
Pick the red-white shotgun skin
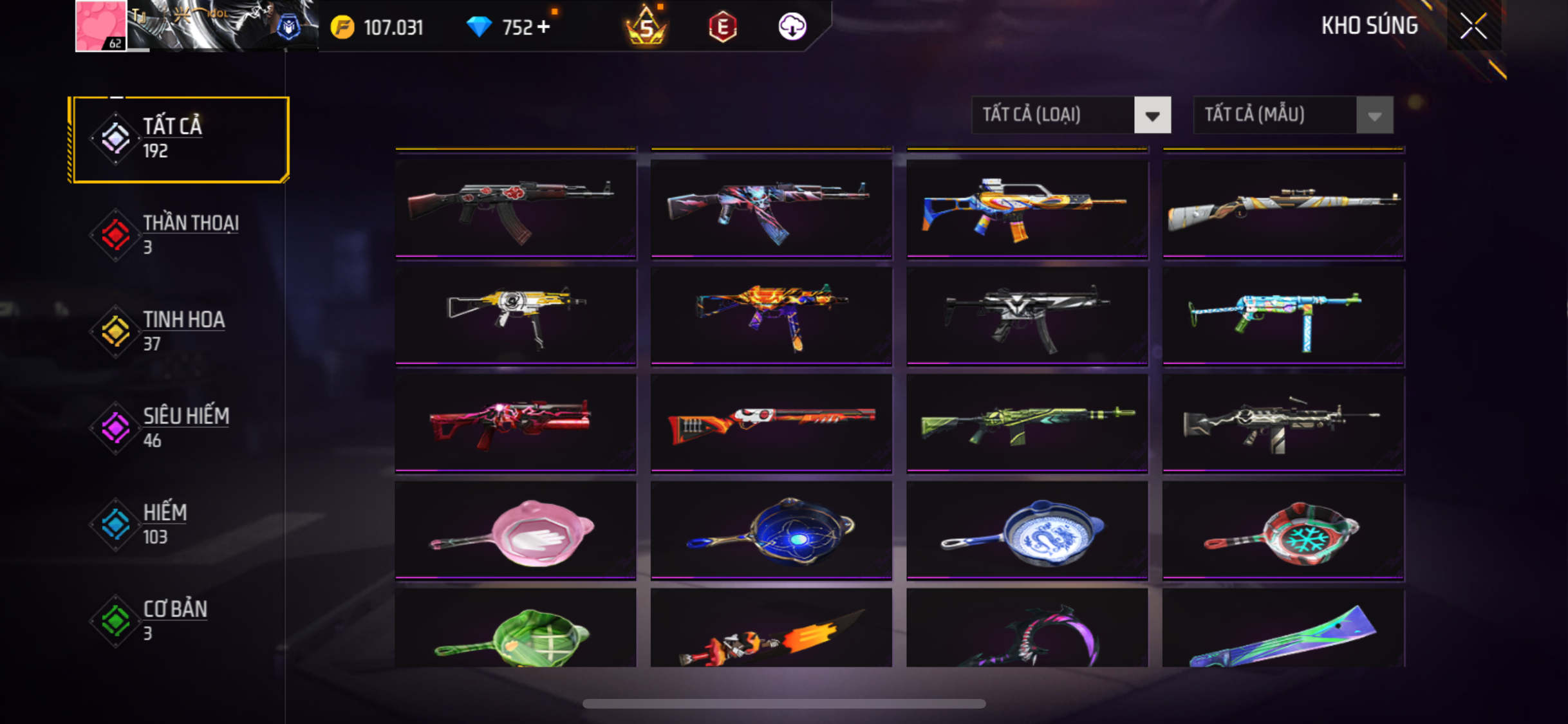771,423
